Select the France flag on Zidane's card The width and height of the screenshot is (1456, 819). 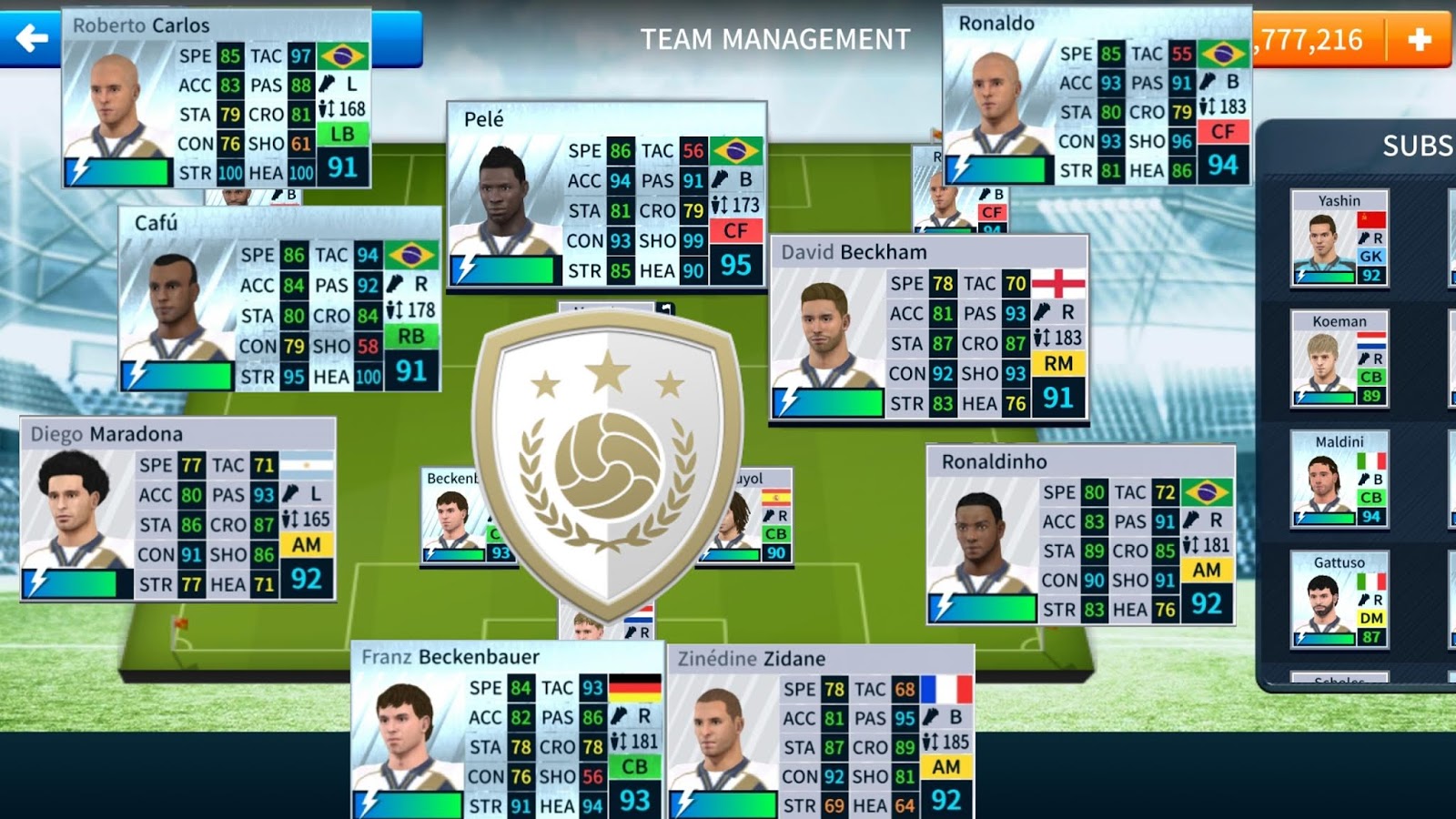coord(945,689)
